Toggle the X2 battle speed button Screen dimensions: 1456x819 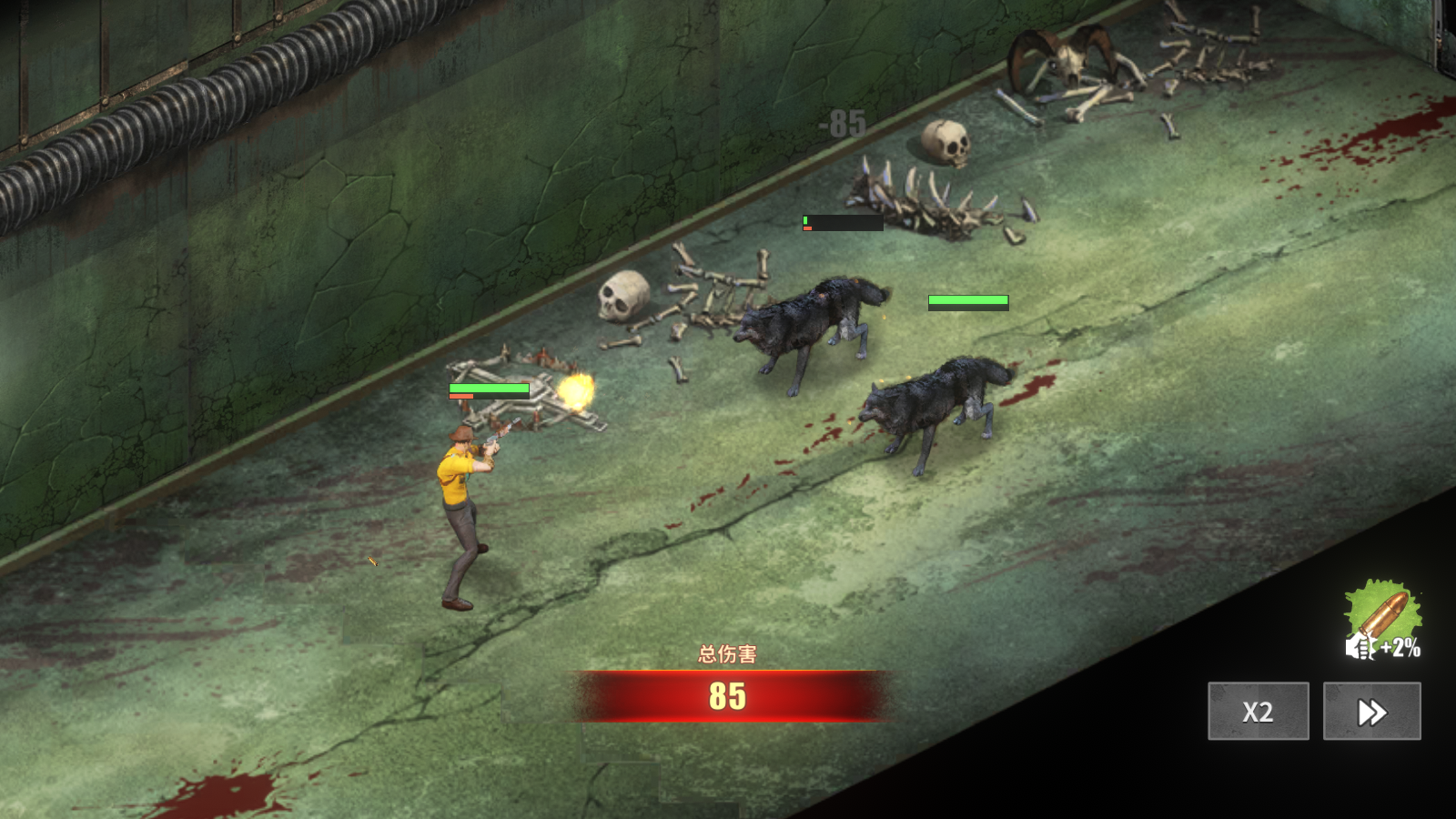pos(1258,711)
